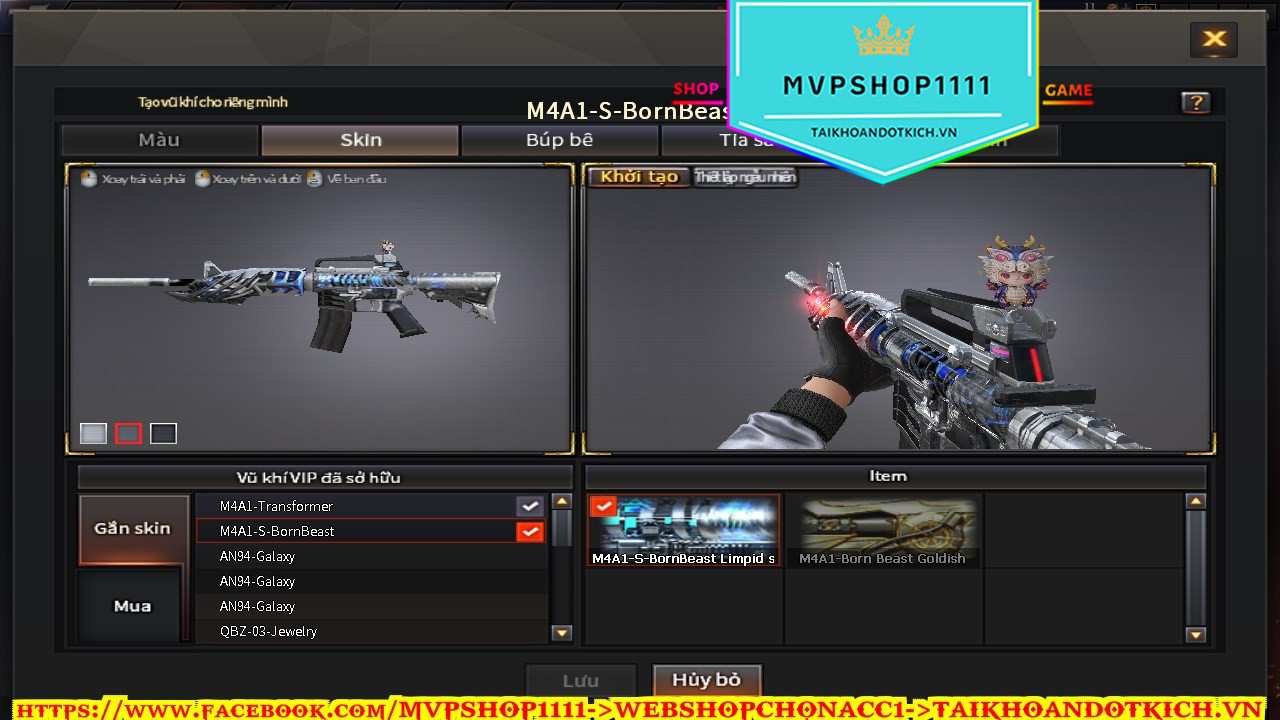
Task: Pick the dark background swatch
Action: point(163,433)
